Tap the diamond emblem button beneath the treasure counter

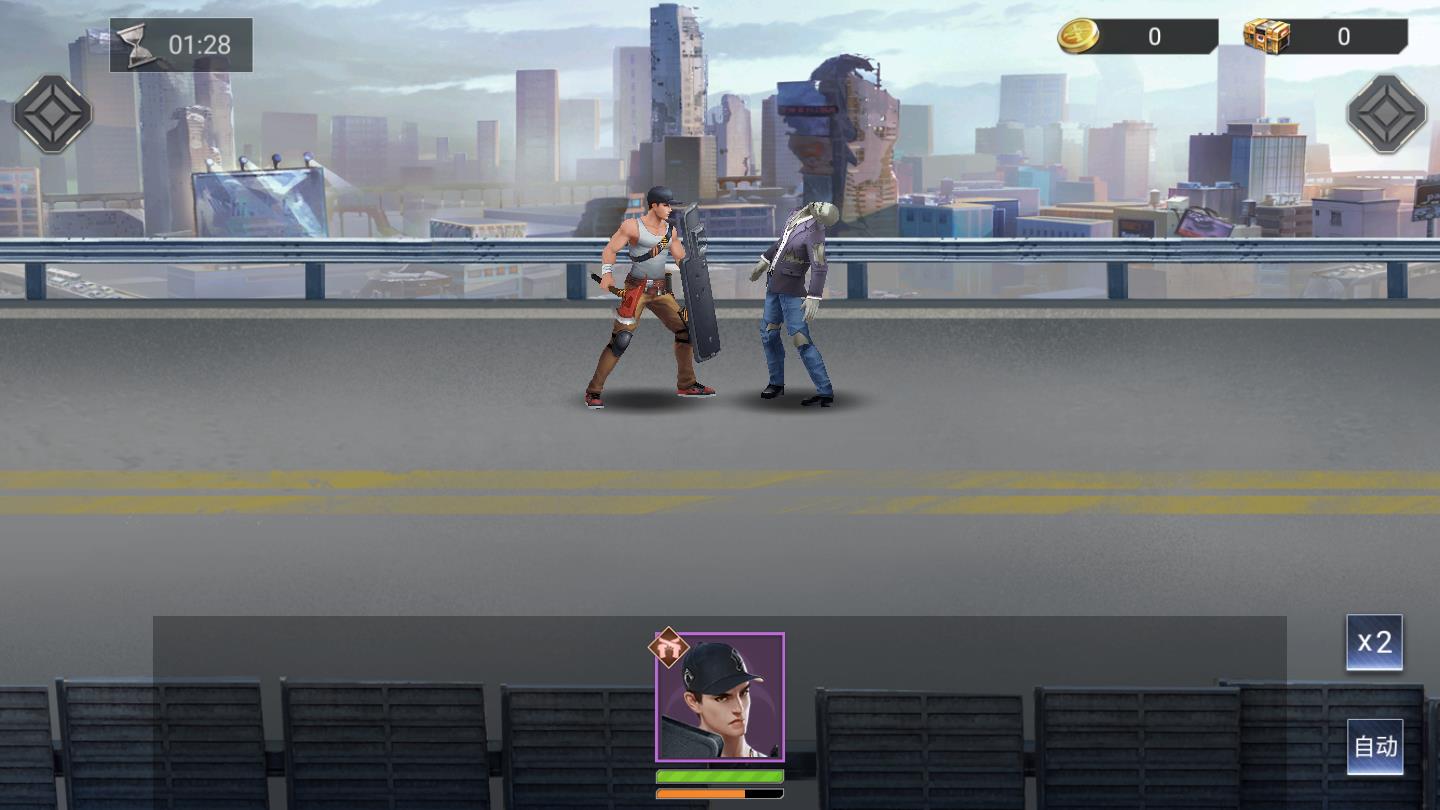[1386, 114]
